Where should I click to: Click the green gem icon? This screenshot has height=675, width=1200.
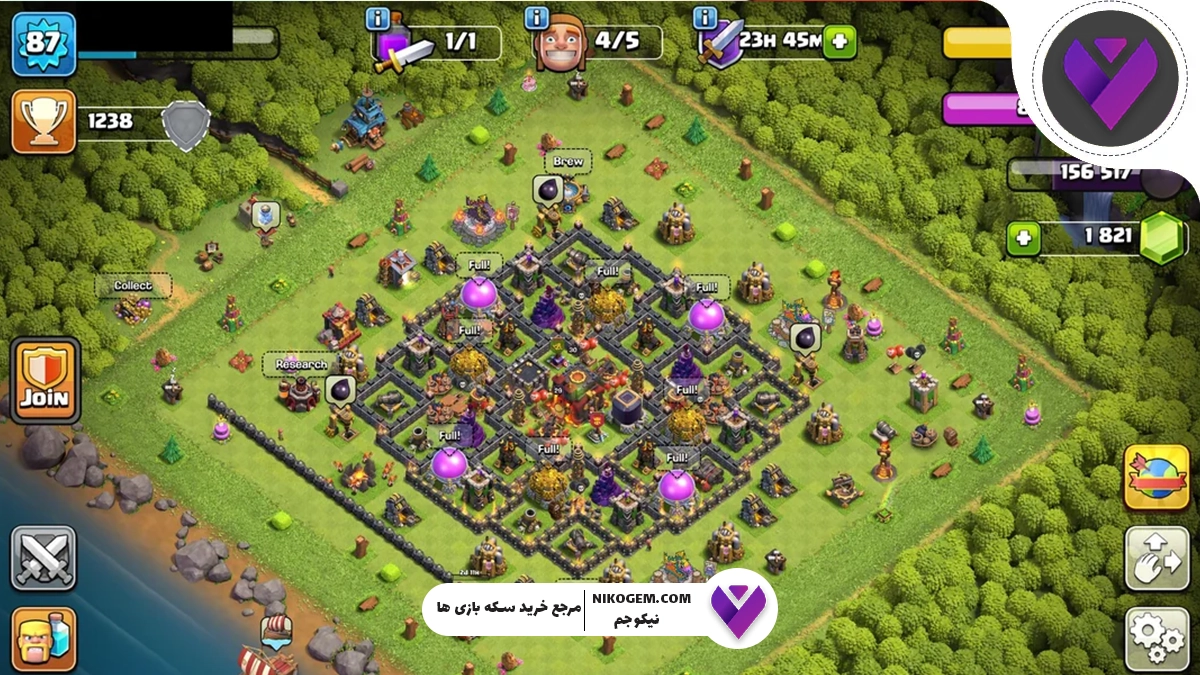pos(1163,237)
